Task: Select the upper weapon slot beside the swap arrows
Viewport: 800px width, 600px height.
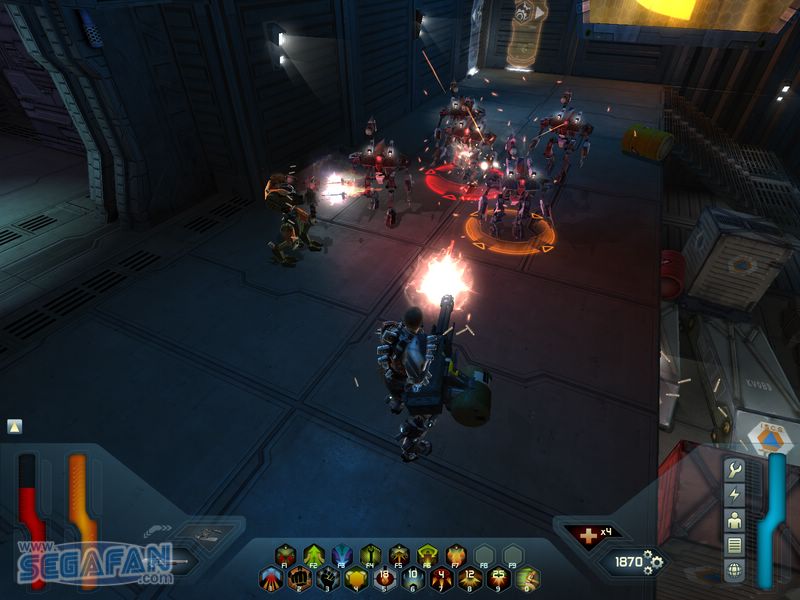Action: click(x=209, y=534)
